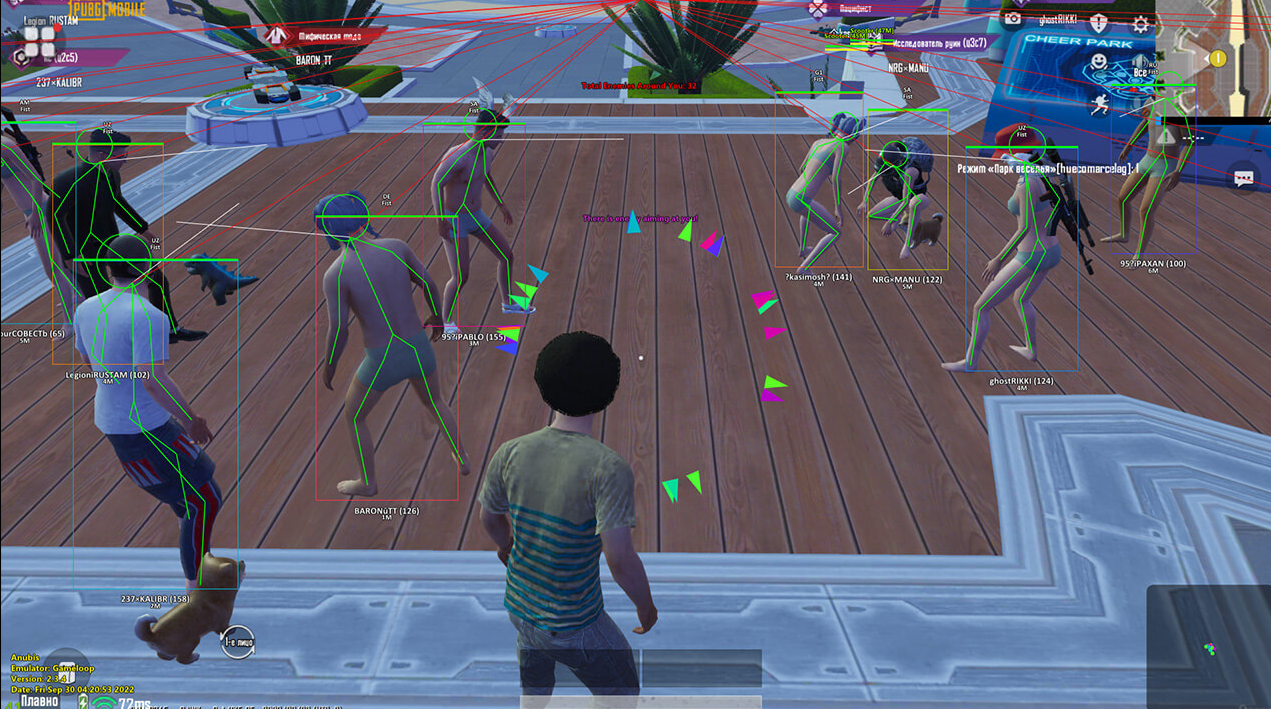Click the "Плавно" graphics label
Screen dimensions: 1271x709
coord(40,701)
